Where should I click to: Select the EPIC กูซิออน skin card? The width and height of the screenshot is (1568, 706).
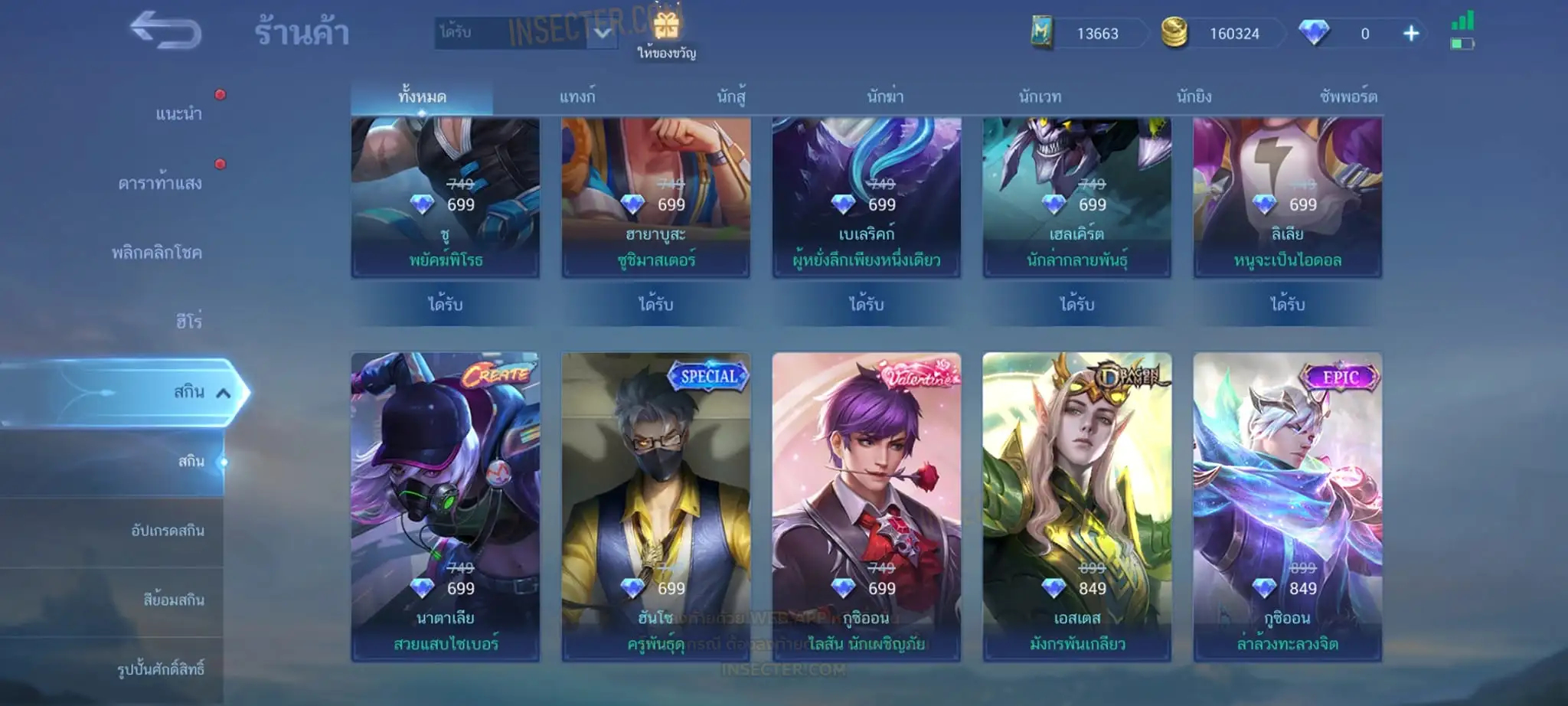click(x=1287, y=506)
